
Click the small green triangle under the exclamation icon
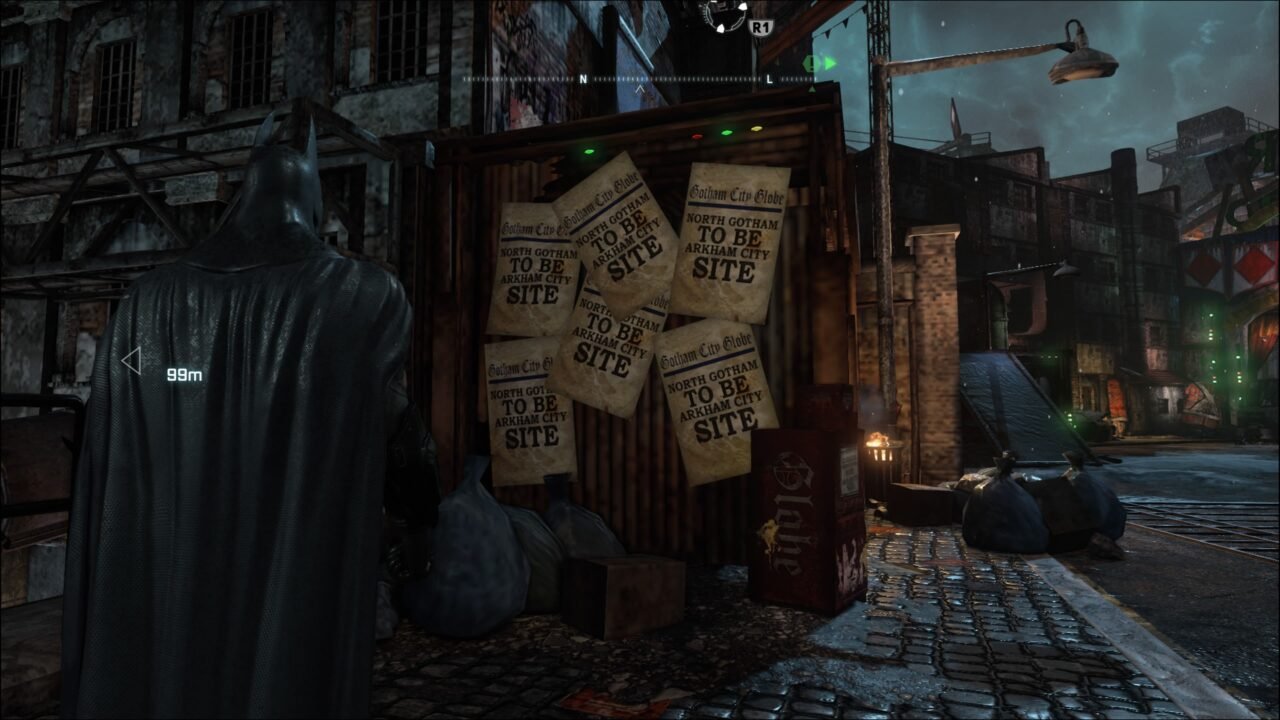click(x=811, y=88)
